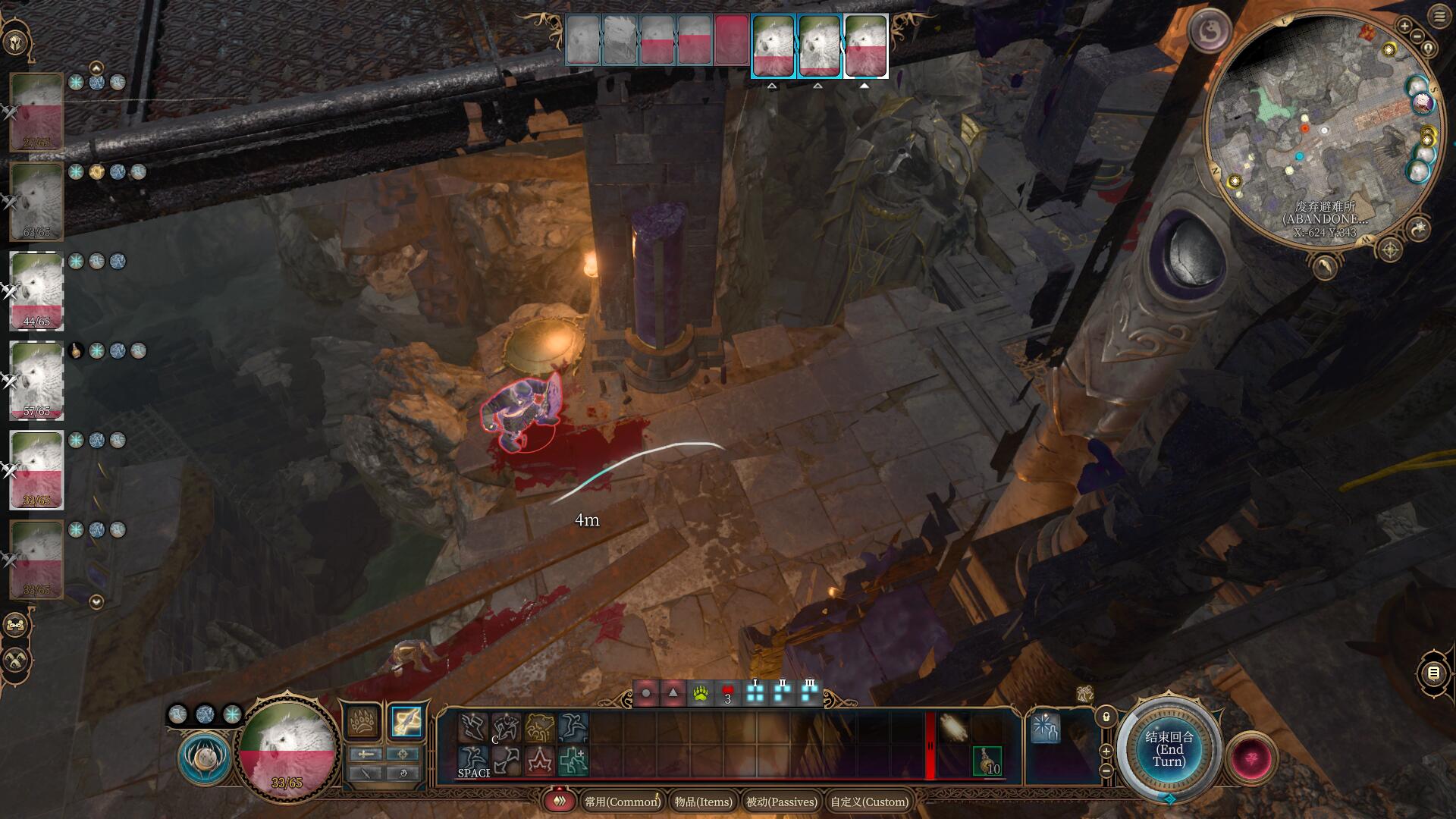Switch to the Common hotbar tab
This screenshot has height=819, width=1456.
(622, 802)
